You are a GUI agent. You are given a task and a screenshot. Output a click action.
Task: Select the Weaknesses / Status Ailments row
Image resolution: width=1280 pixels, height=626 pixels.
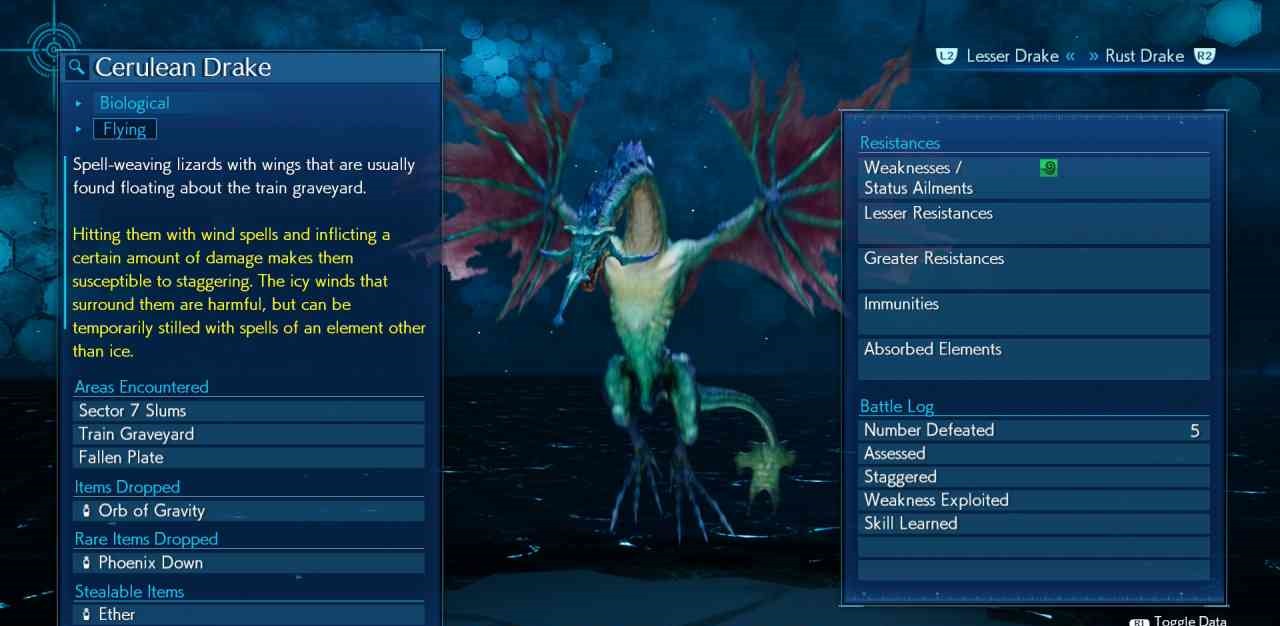pyautogui.click(x=1033, y=178)
